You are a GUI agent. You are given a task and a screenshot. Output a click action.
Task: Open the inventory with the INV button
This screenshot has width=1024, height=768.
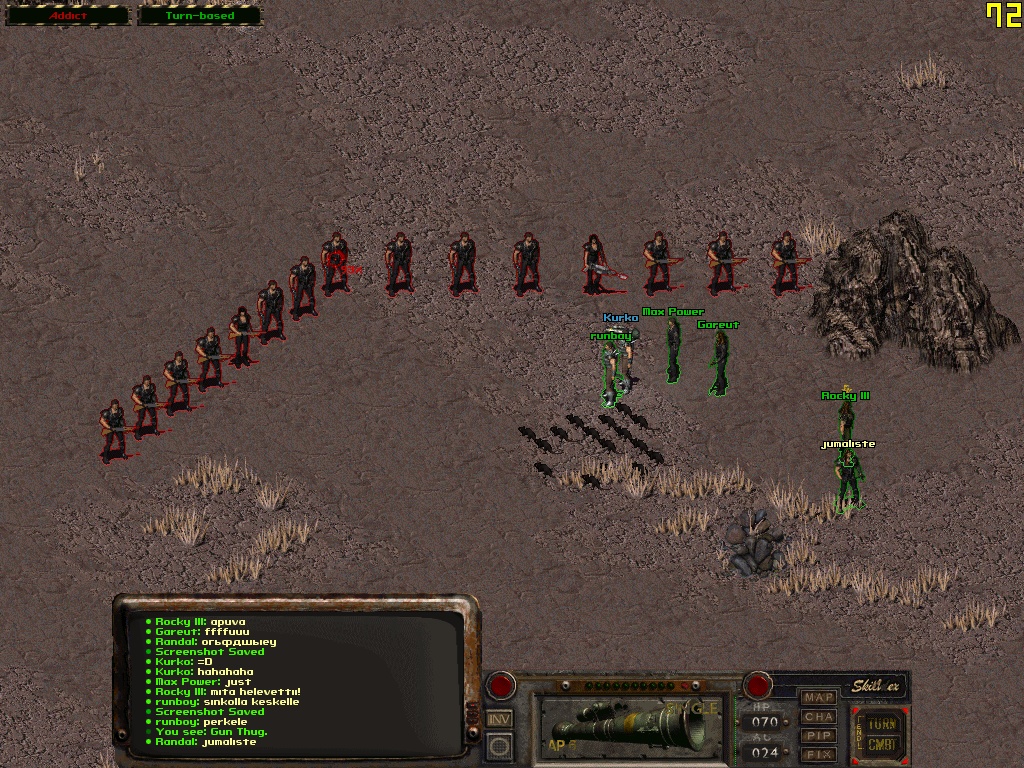pos(499,718)
